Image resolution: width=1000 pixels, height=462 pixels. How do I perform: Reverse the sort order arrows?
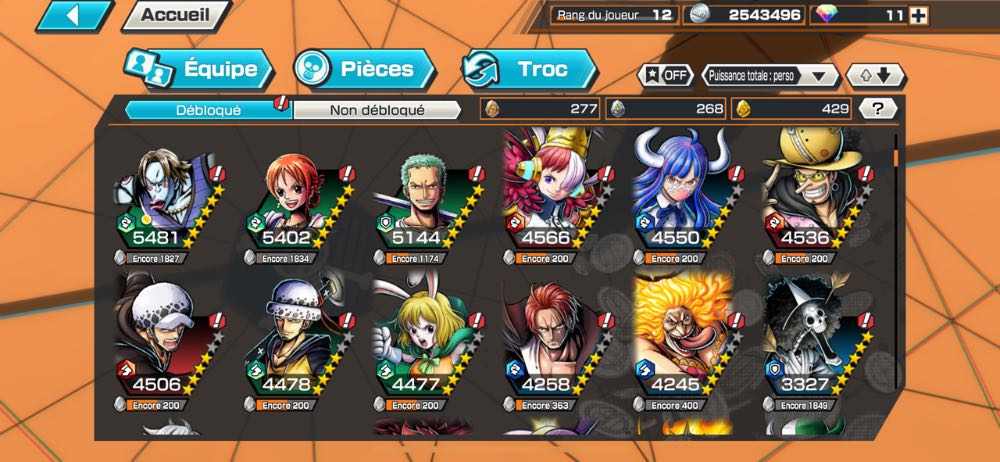click(x=875, y=76)
